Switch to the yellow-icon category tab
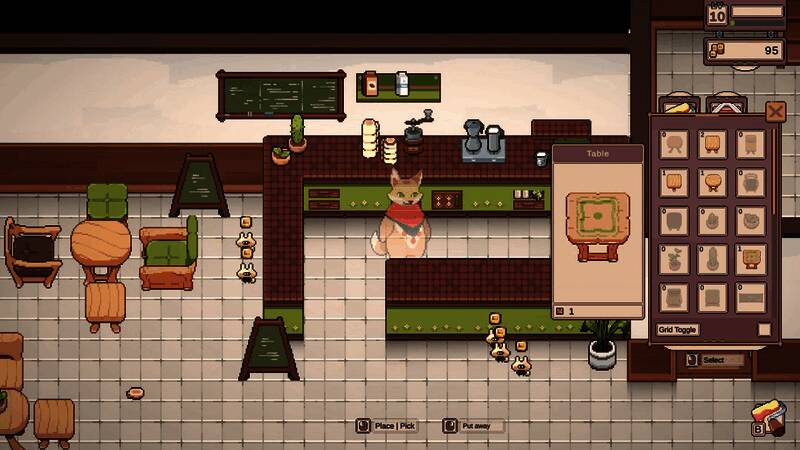Viewport: 800px width, 450px height. [679, 106]
